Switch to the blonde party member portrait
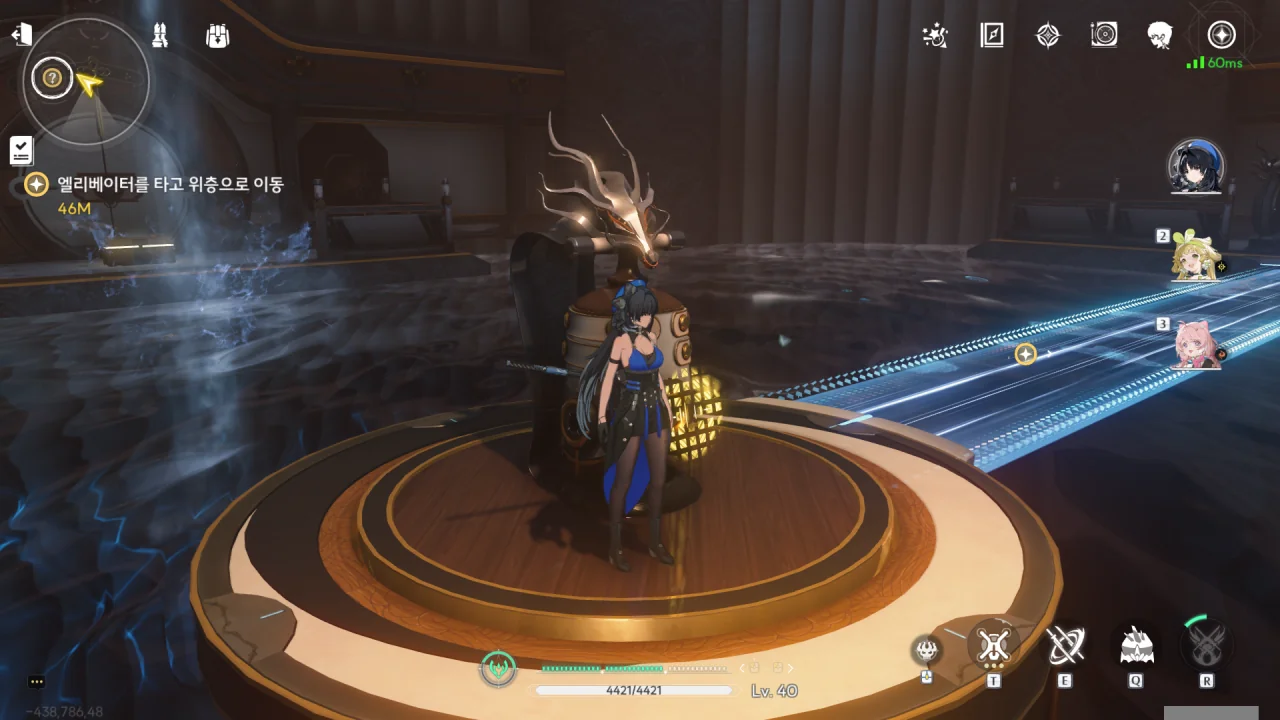Viewport: 1280px width, 720px height. point(1196,256)
